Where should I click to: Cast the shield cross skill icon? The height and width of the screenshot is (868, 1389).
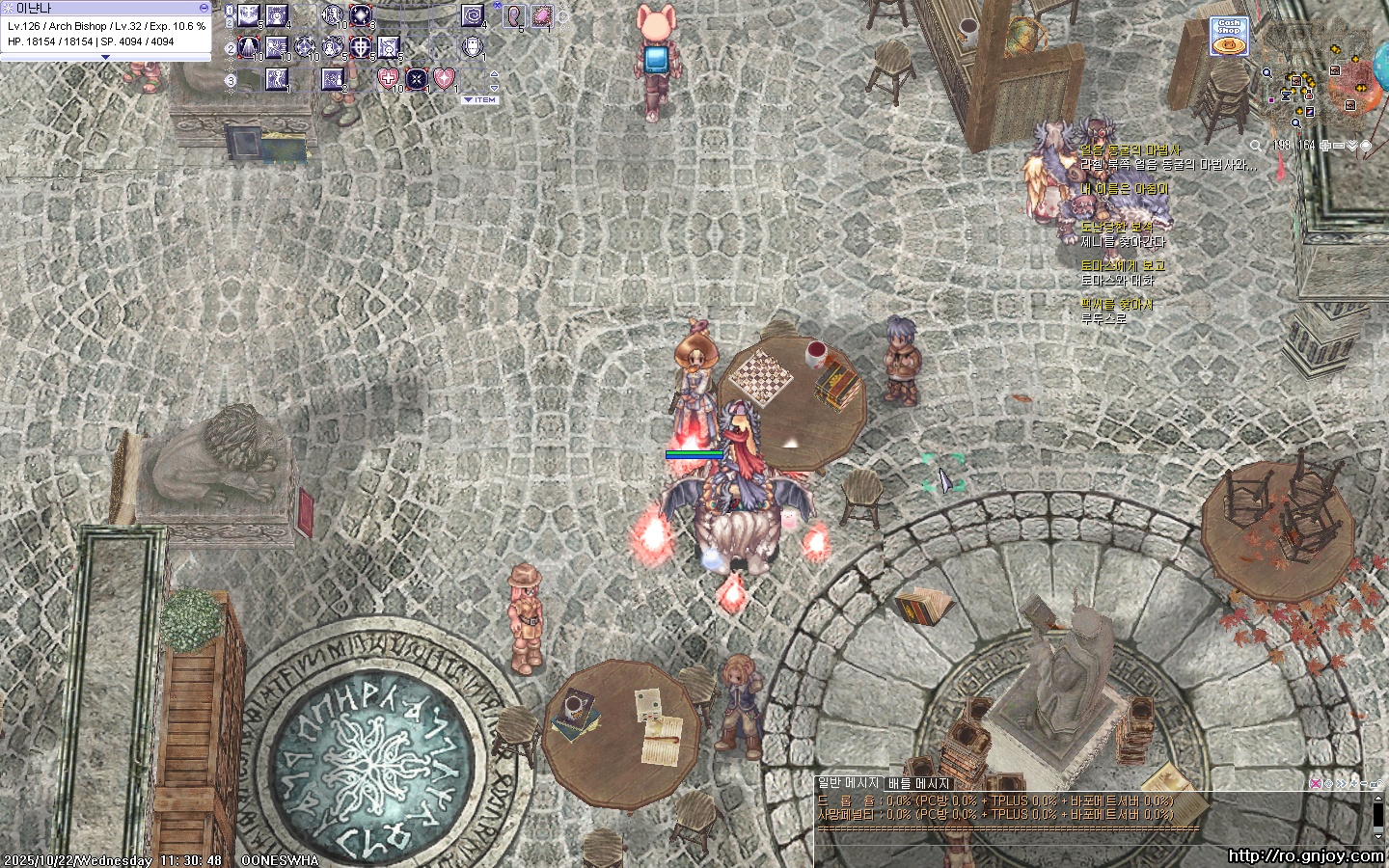[360, 46]
